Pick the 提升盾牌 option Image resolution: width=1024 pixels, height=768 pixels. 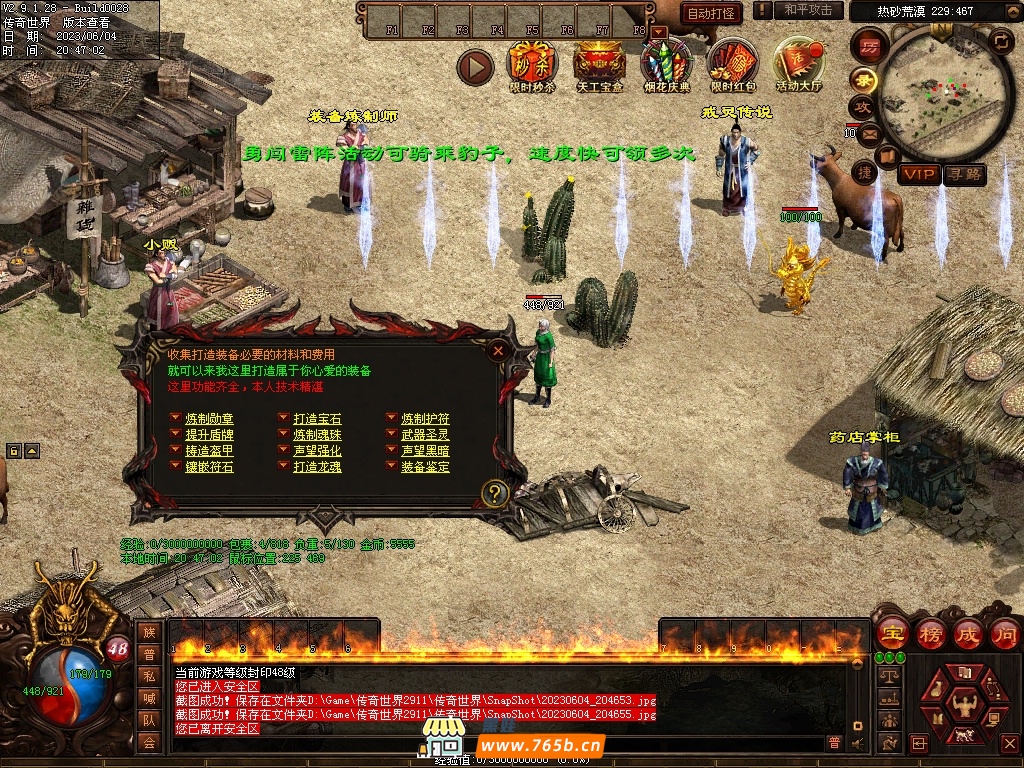pyautogui.click(x=209, y=435)
